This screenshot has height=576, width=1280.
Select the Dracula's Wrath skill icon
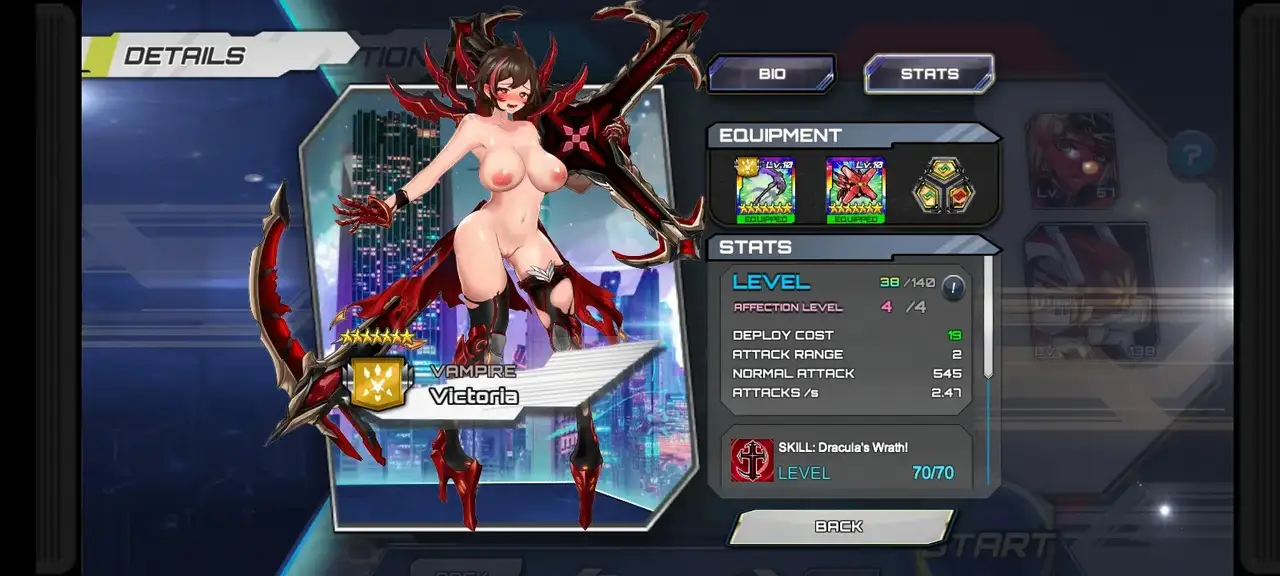tap(752, 460)
